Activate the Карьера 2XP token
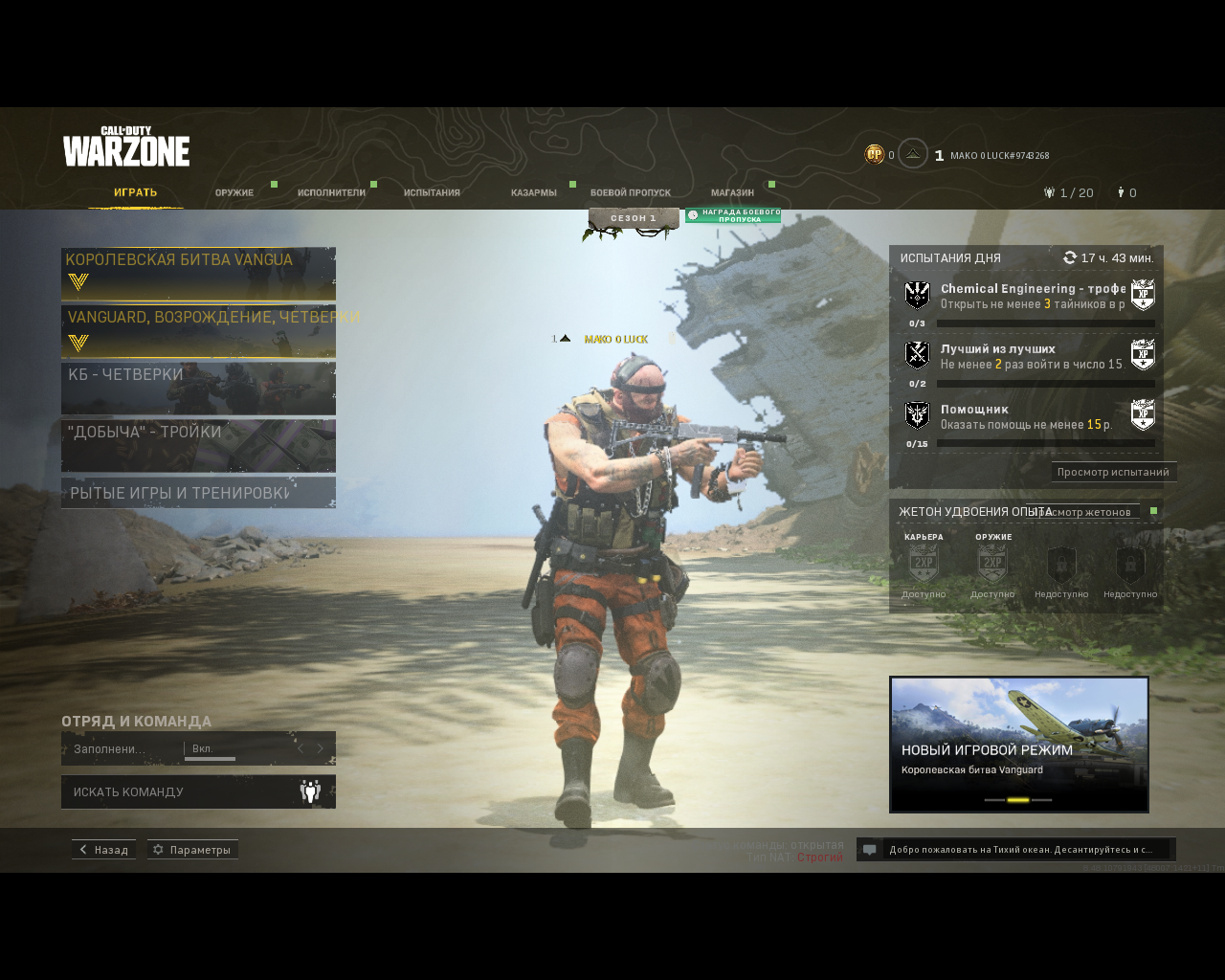This screenshot has height=980, width=1225. 924,566
